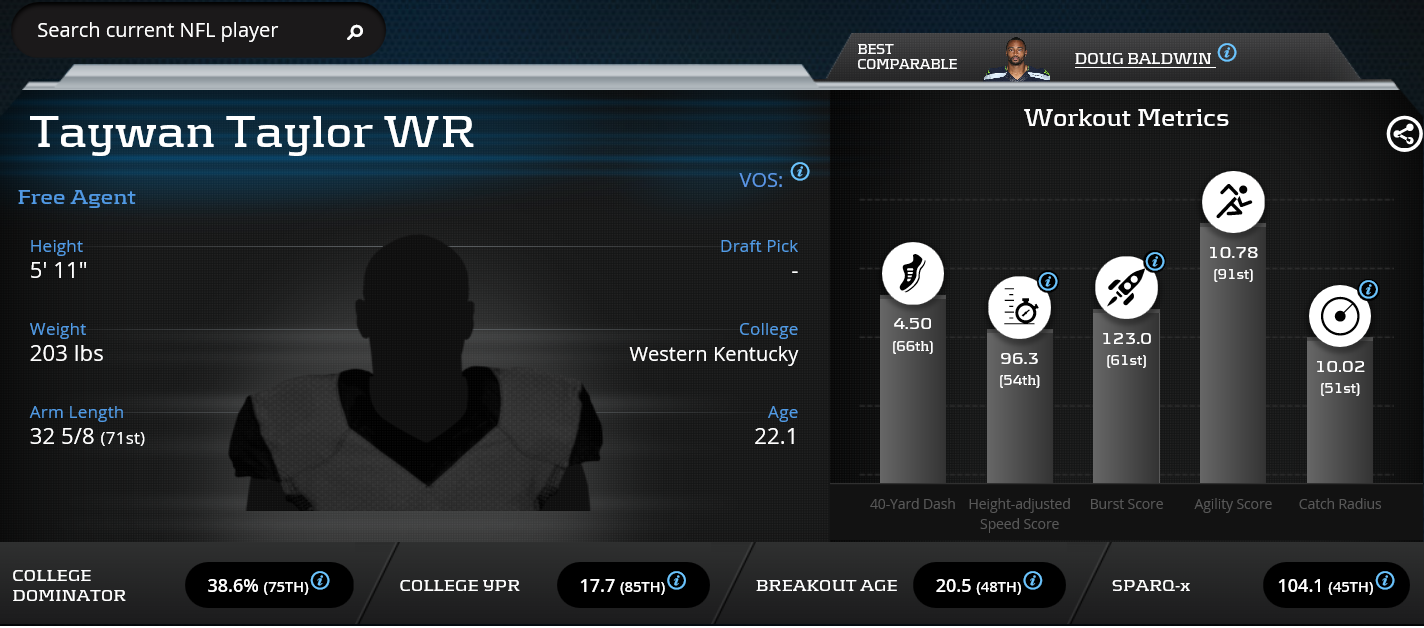Show College YPR info icon
Screen dimensions: 1424x628
677,580
